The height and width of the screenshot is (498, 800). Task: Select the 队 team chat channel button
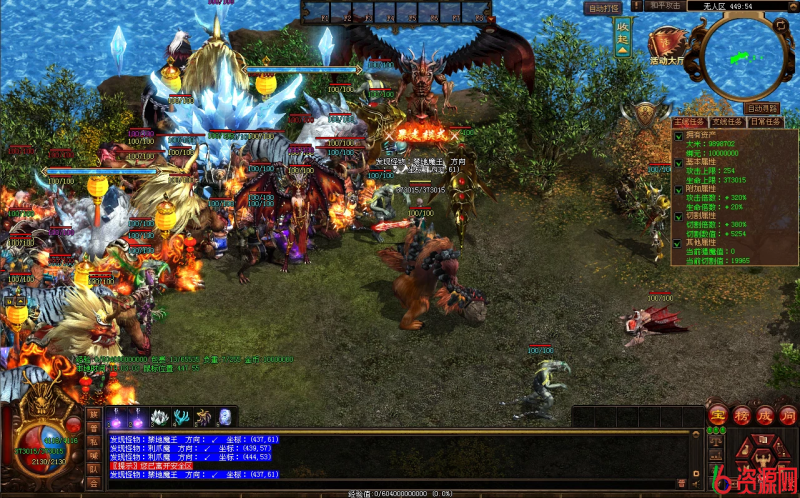coord(94,468)
